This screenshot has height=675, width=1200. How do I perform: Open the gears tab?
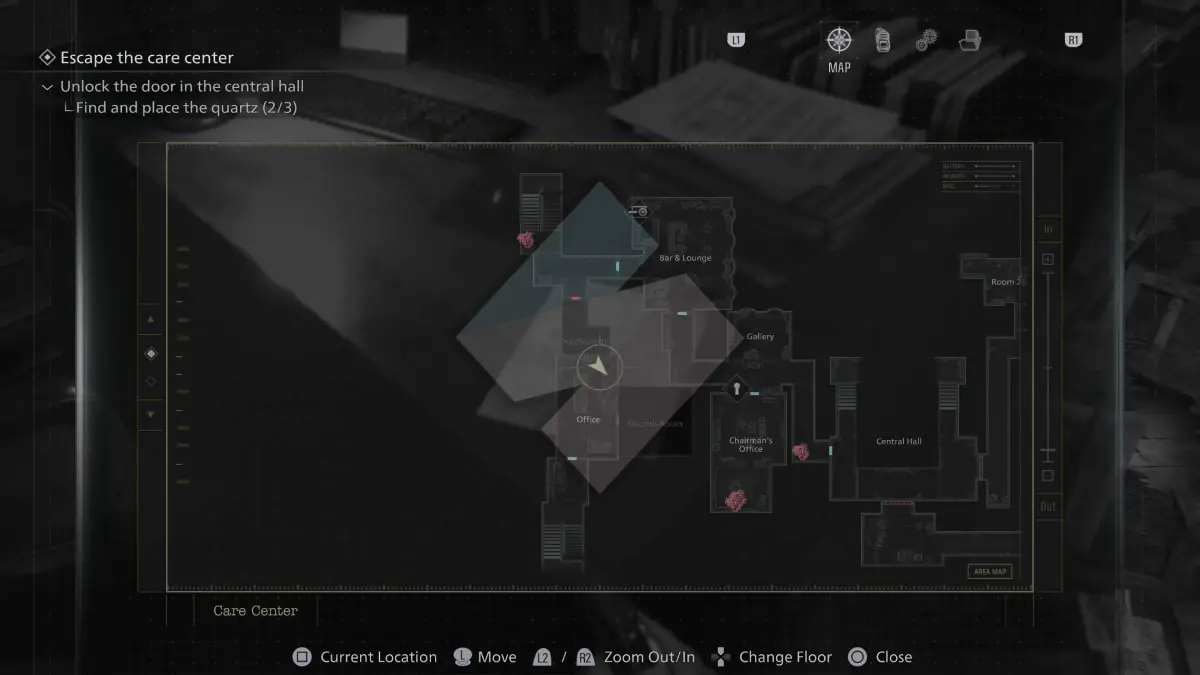[926, 40]
